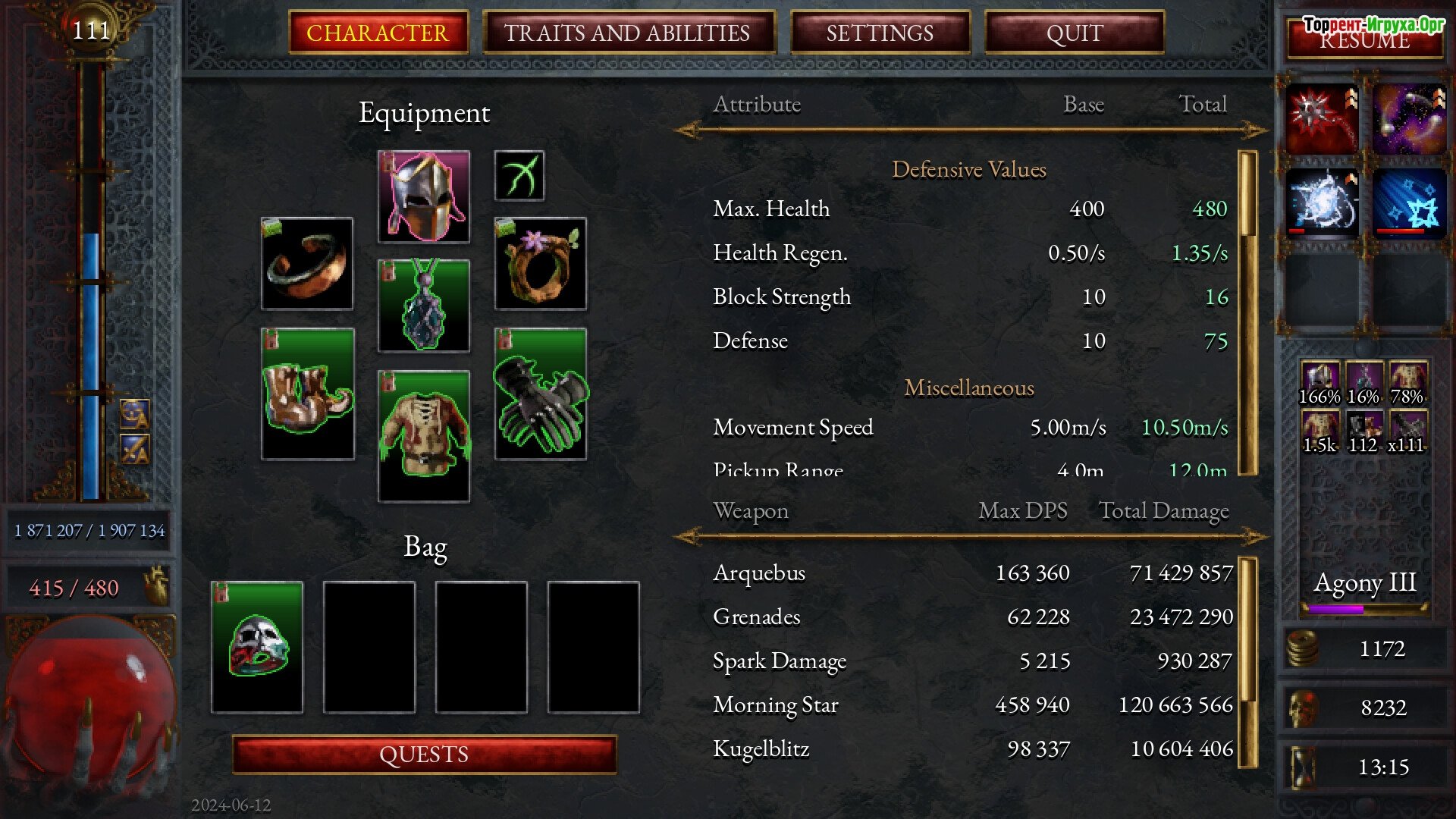The width and height of the screenshot is (1456, 819).
Task: Select the skull mask in the bag
Action: [x=257, y=647]
